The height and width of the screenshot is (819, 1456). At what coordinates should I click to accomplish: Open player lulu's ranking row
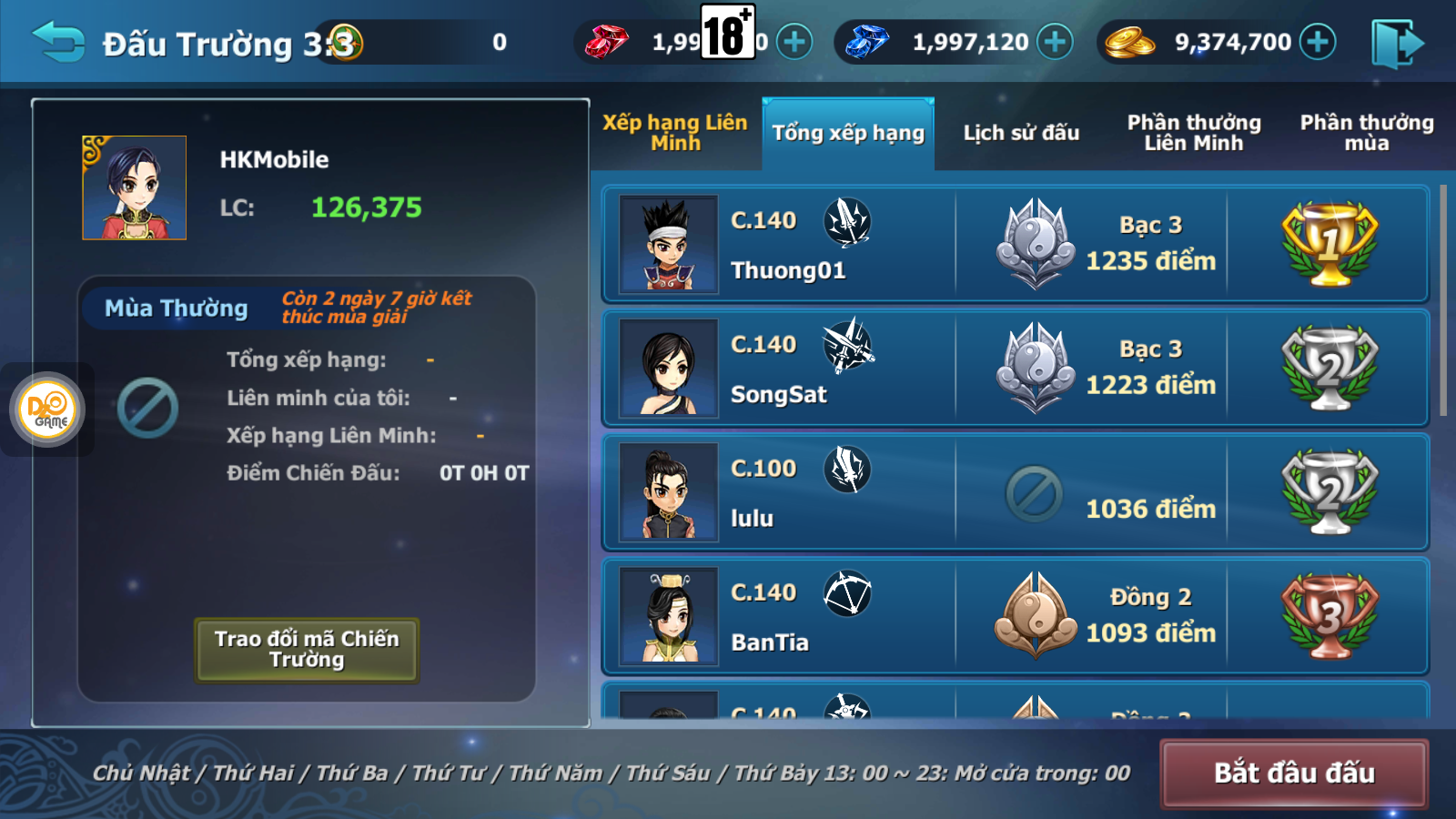(x=1015, y=492)
